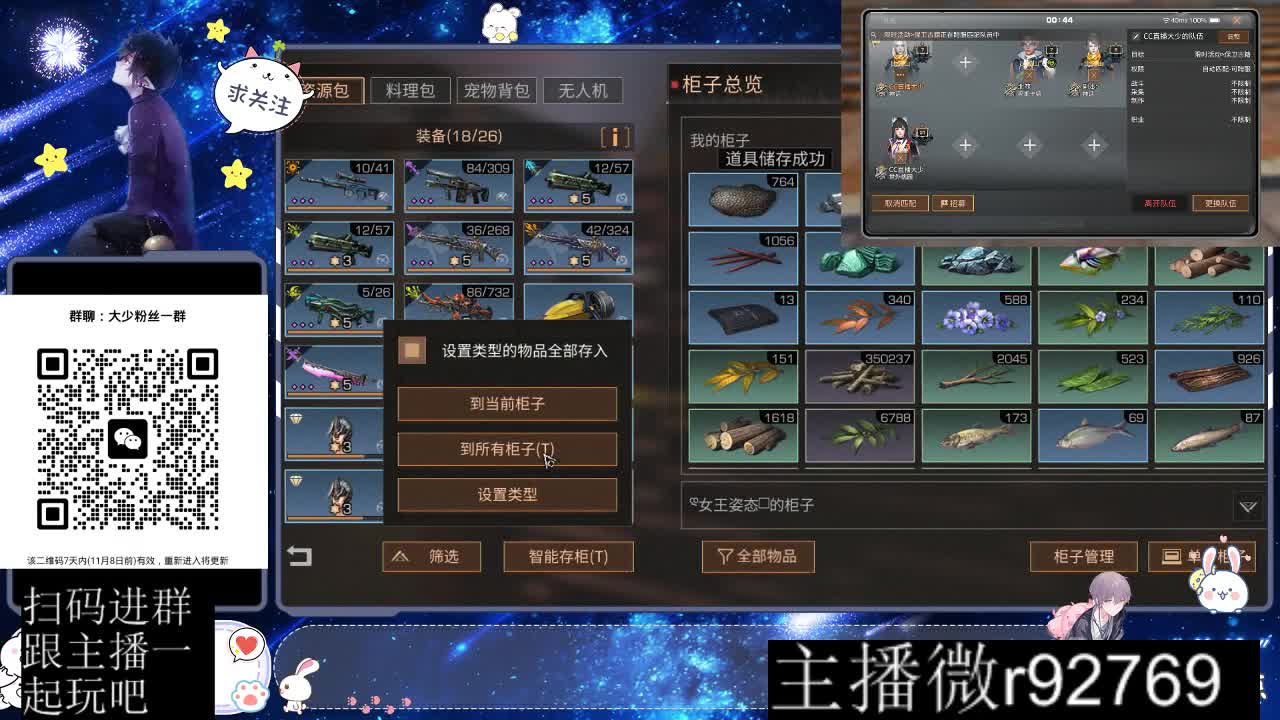Choose 到所有柜子(T) from the storage menu

point(508,448)
